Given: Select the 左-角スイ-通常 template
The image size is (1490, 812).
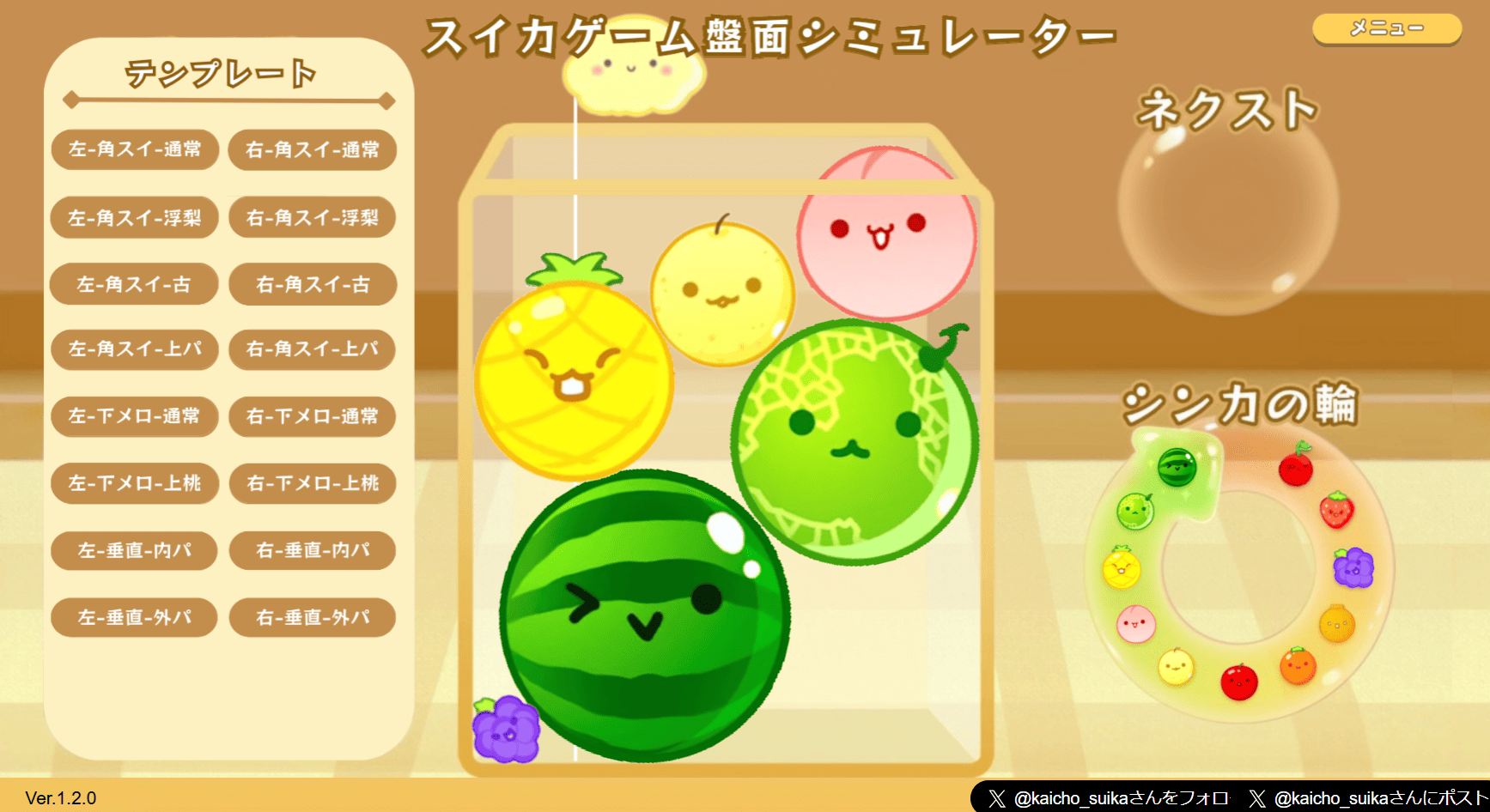Looking at the screenshot, I should (x=134, y=149).
